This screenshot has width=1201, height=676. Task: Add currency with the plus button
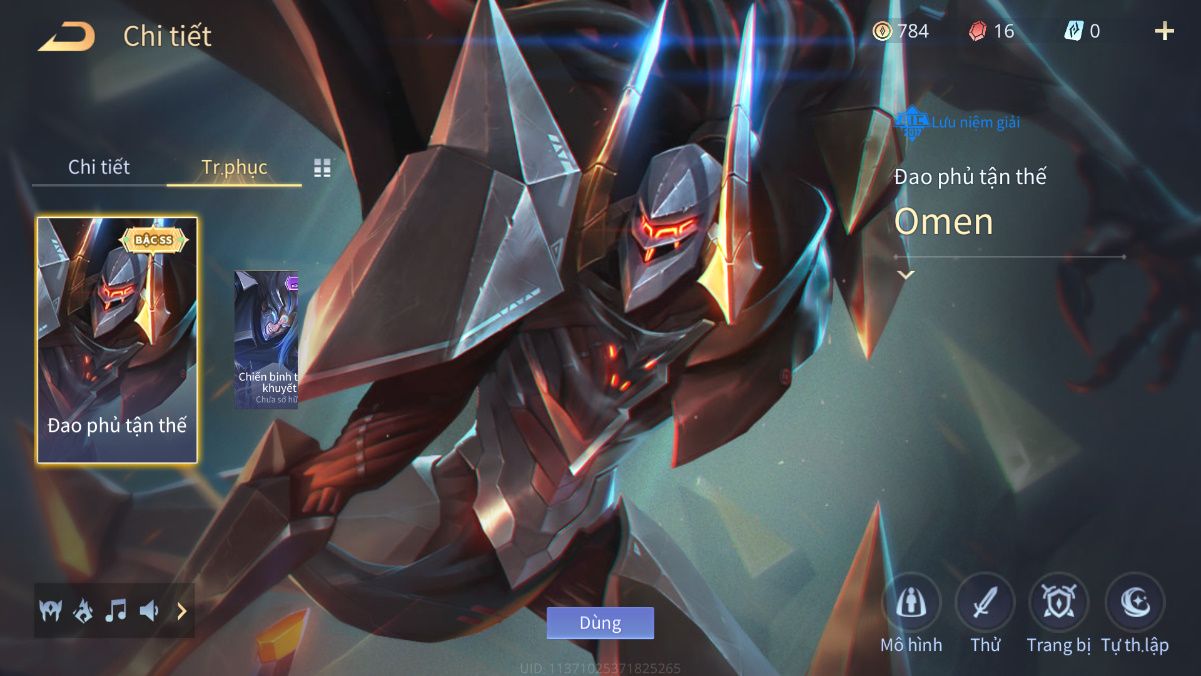pos(1164,31)
